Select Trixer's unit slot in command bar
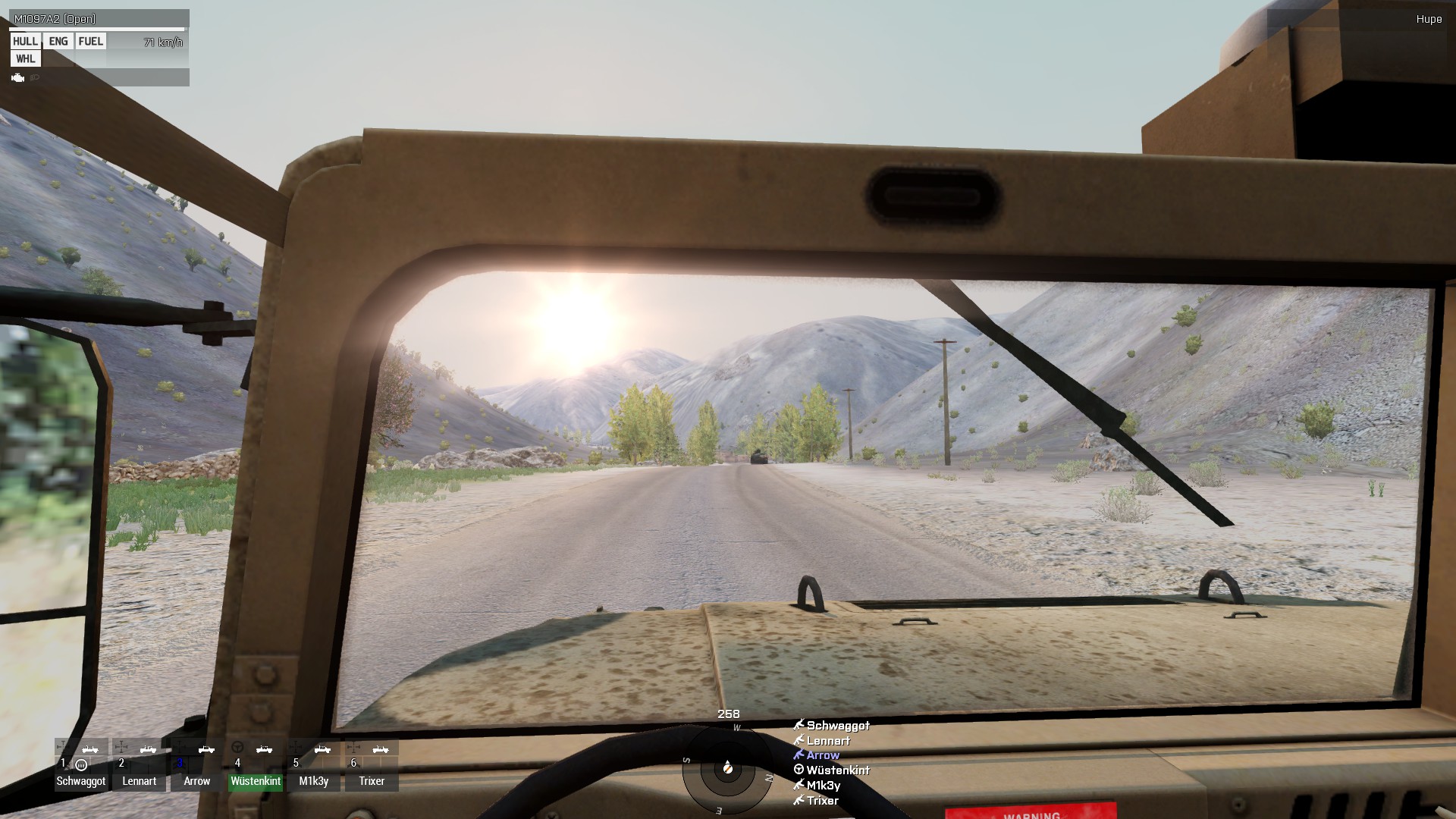 [x=372, y=766]
